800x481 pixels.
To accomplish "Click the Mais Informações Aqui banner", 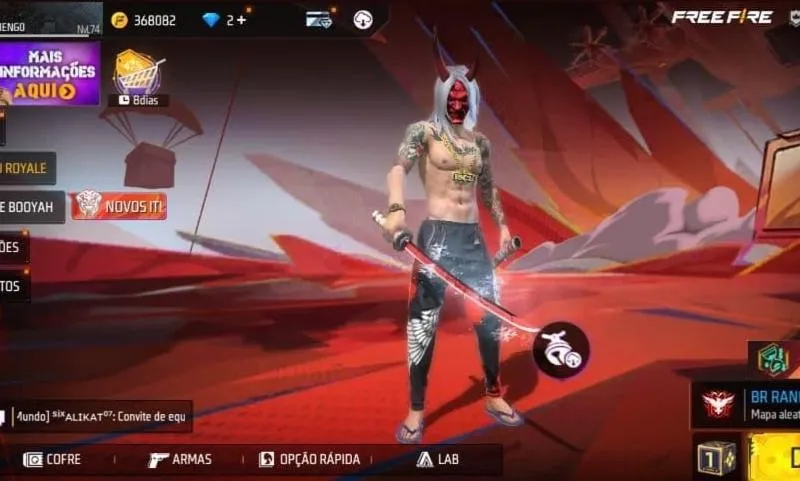I will [50, 73].
